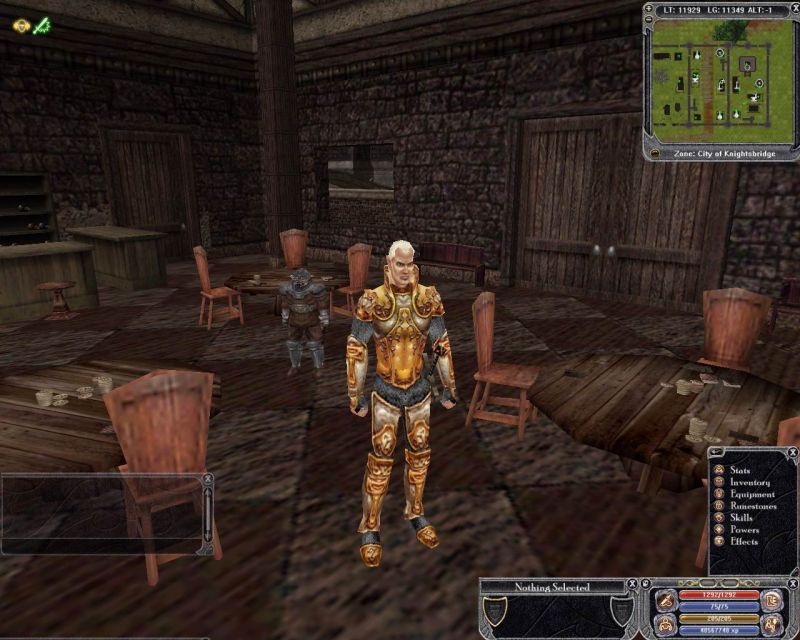This screenshot has width=800, height=640.
Task: Show active Effects
Action: pyautogui.click(x=743, y=542)
